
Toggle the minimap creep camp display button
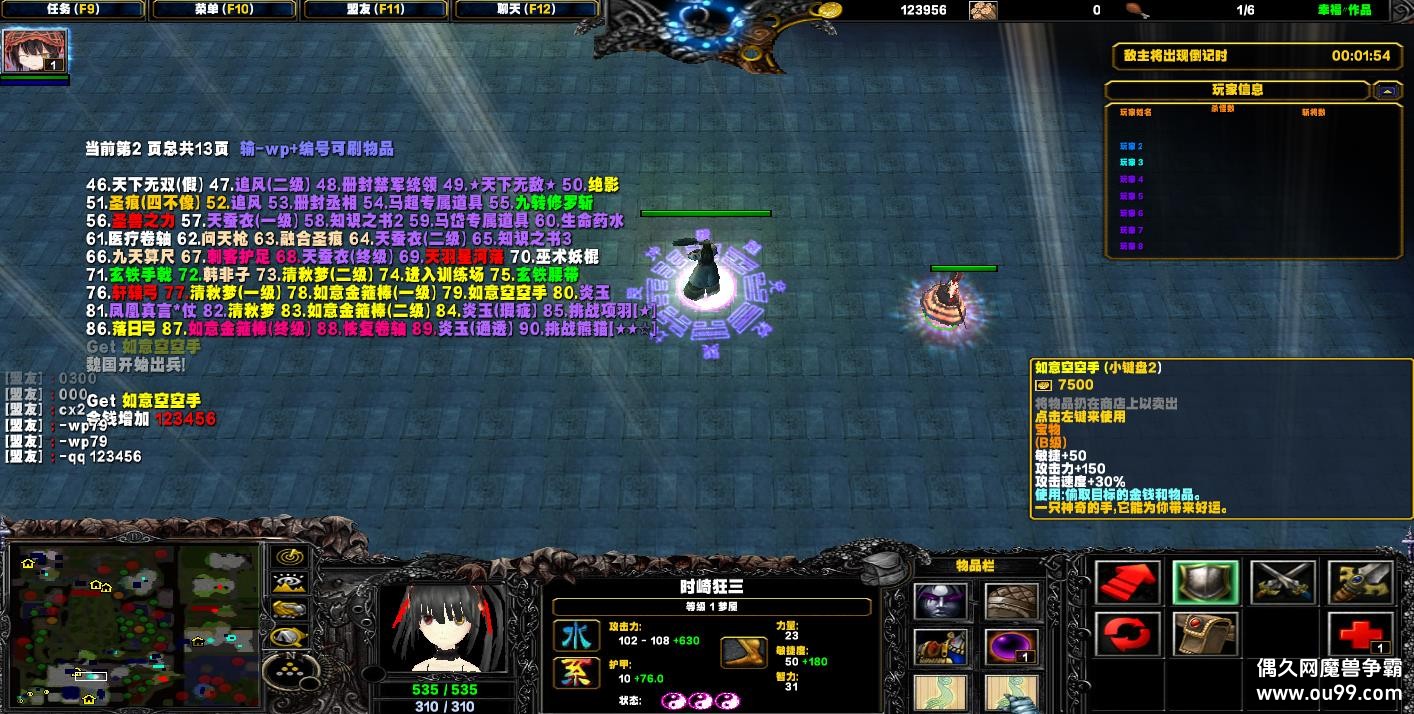point(291,635)
